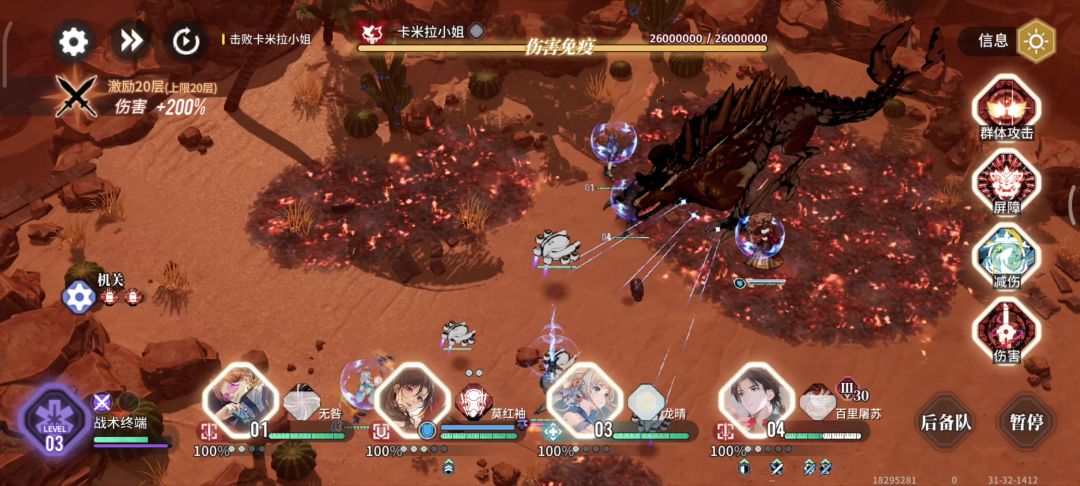
Task: Trigger 莫红袖's red mask skill icon
Action: [473, 401]
